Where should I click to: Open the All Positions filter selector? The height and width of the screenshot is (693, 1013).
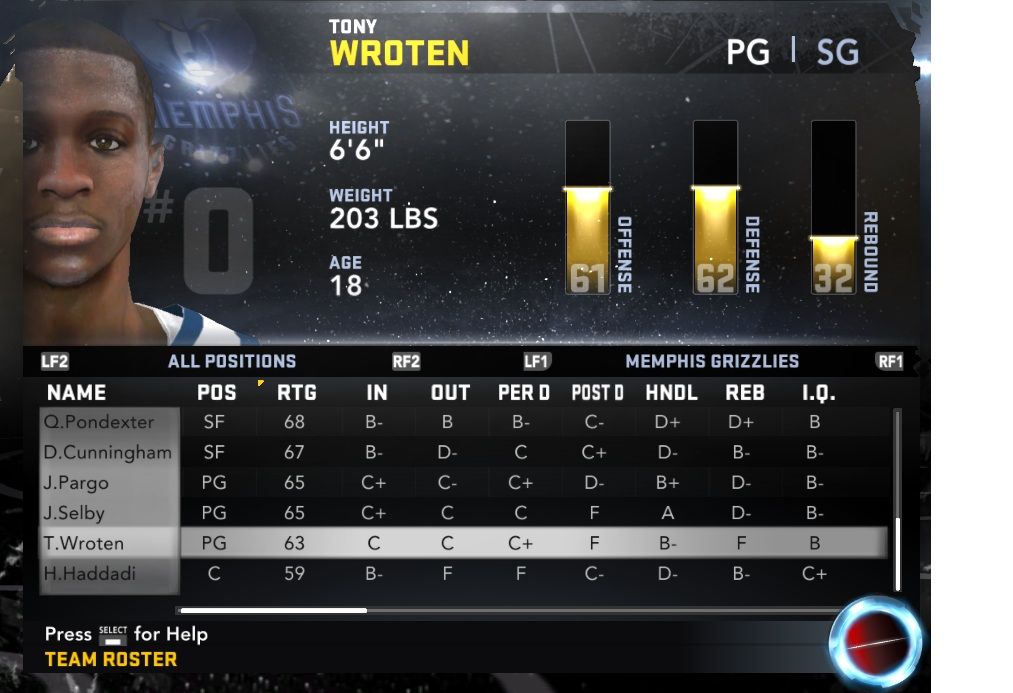pos(232,361)
